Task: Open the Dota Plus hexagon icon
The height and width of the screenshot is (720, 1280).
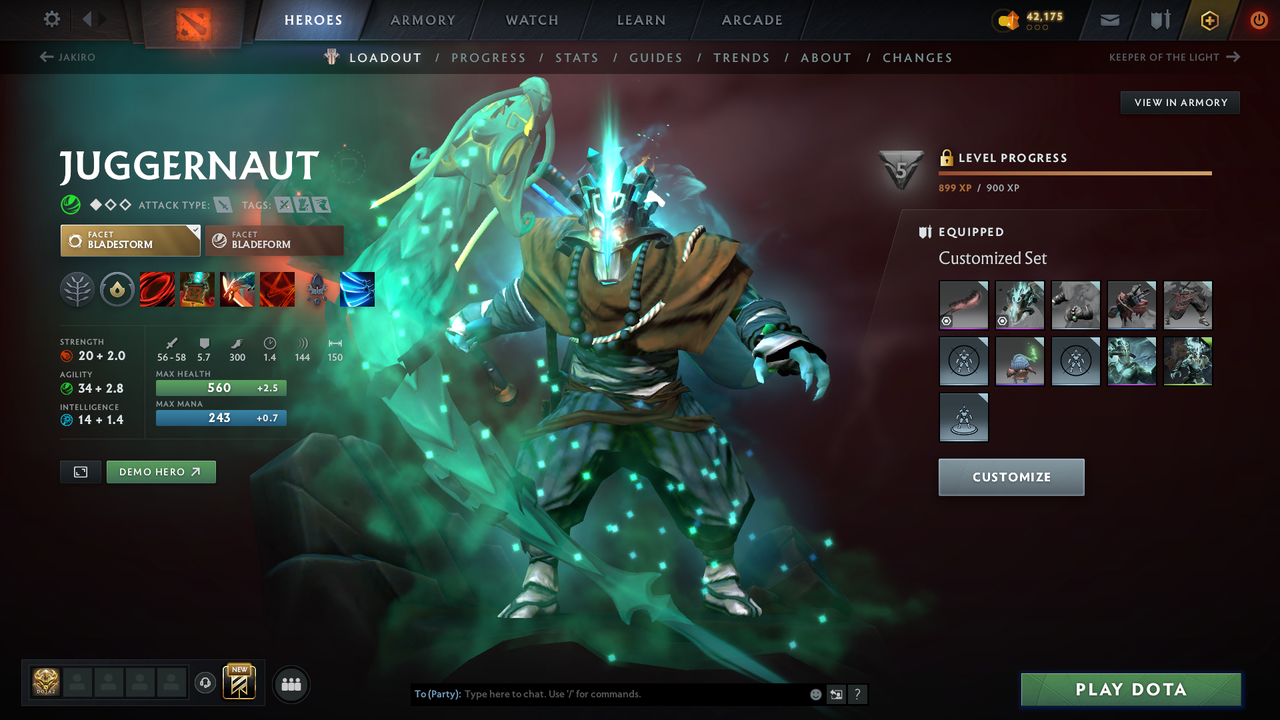Action: [1209, 19]
